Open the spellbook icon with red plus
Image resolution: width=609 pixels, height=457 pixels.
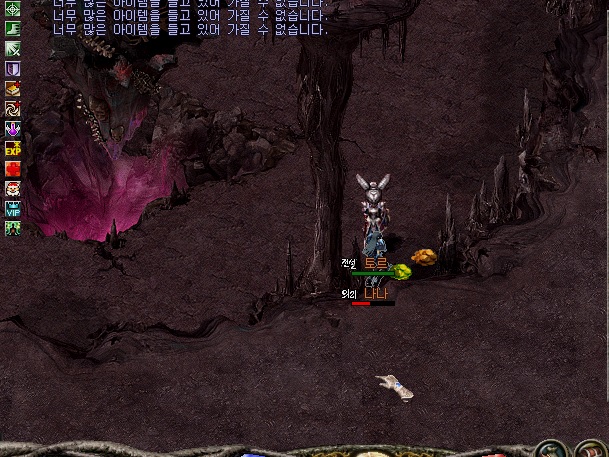point(13,89)
